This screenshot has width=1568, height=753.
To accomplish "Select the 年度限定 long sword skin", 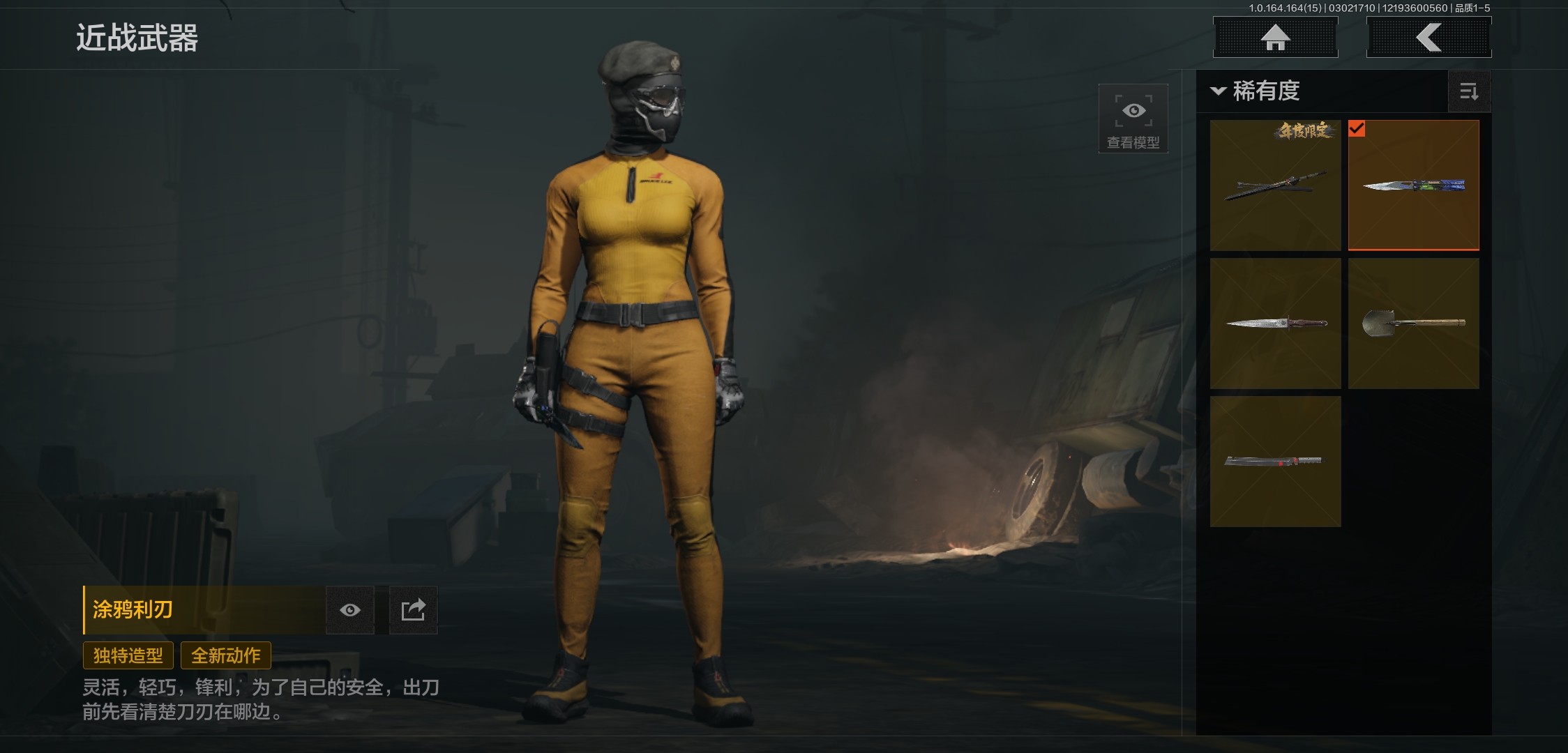I will point(1275,185).
